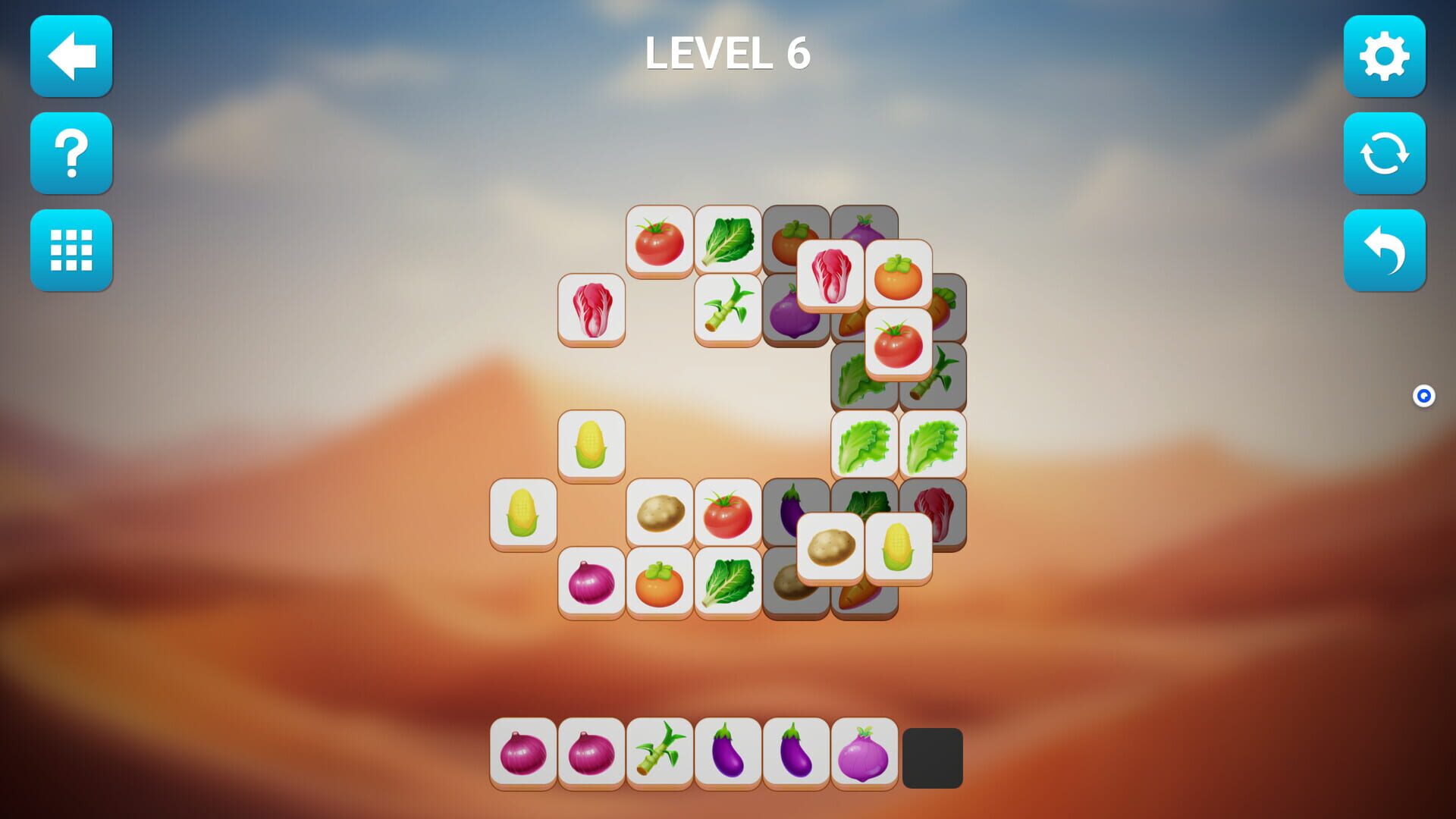Open the level grid selector
The width and height of the screenshot is (1456, 819).
coord(71,250)
